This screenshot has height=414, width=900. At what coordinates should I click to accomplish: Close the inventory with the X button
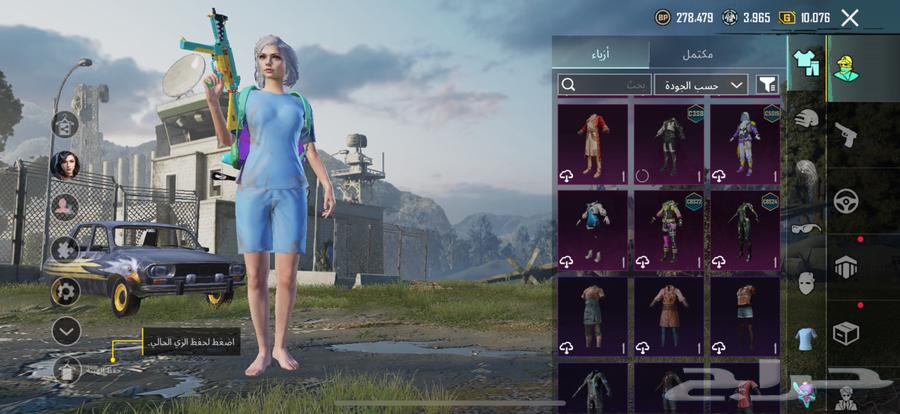(x=850, y=17)
